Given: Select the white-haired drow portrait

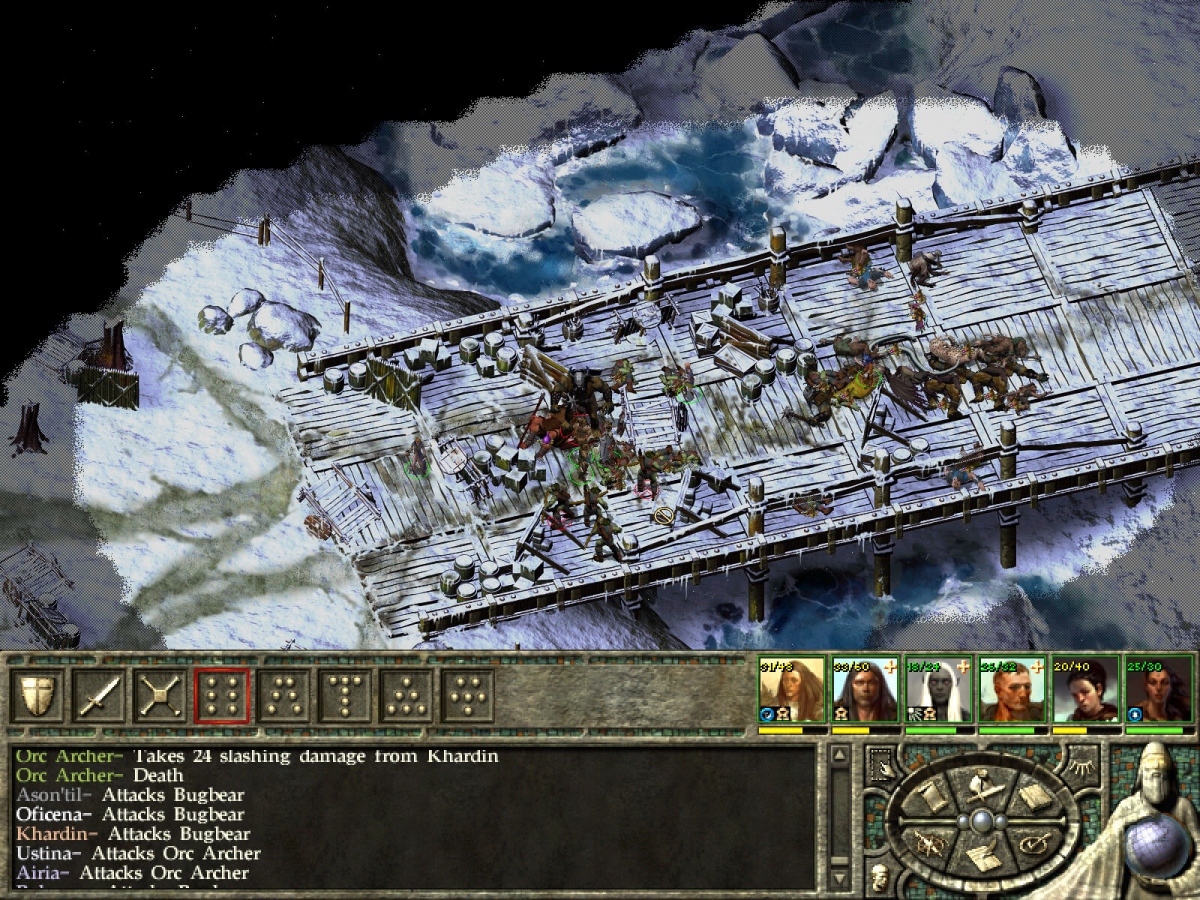Looking at the screenshot, I should (939, 690).
